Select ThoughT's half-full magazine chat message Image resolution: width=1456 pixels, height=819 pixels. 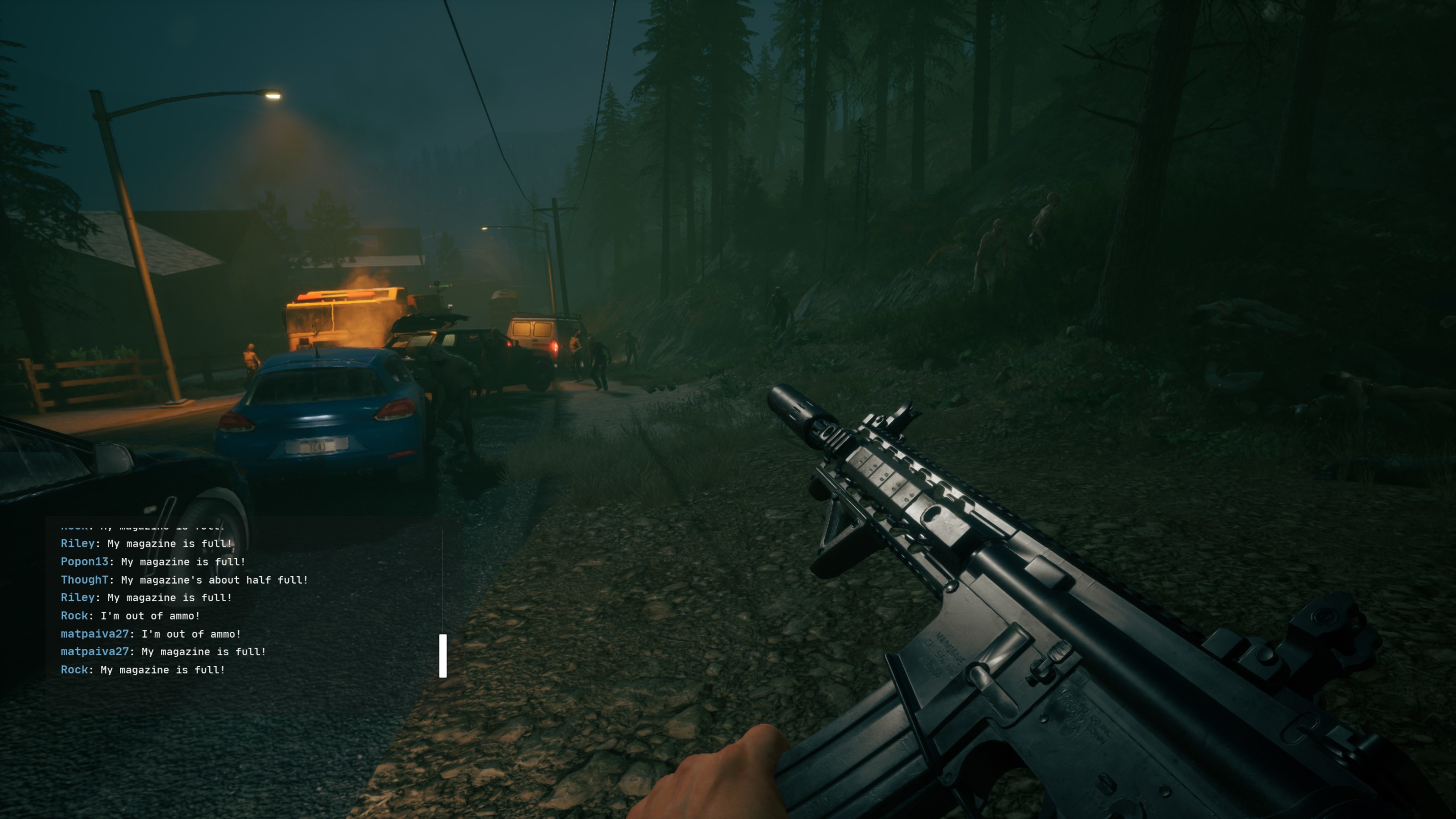(184, 580)
